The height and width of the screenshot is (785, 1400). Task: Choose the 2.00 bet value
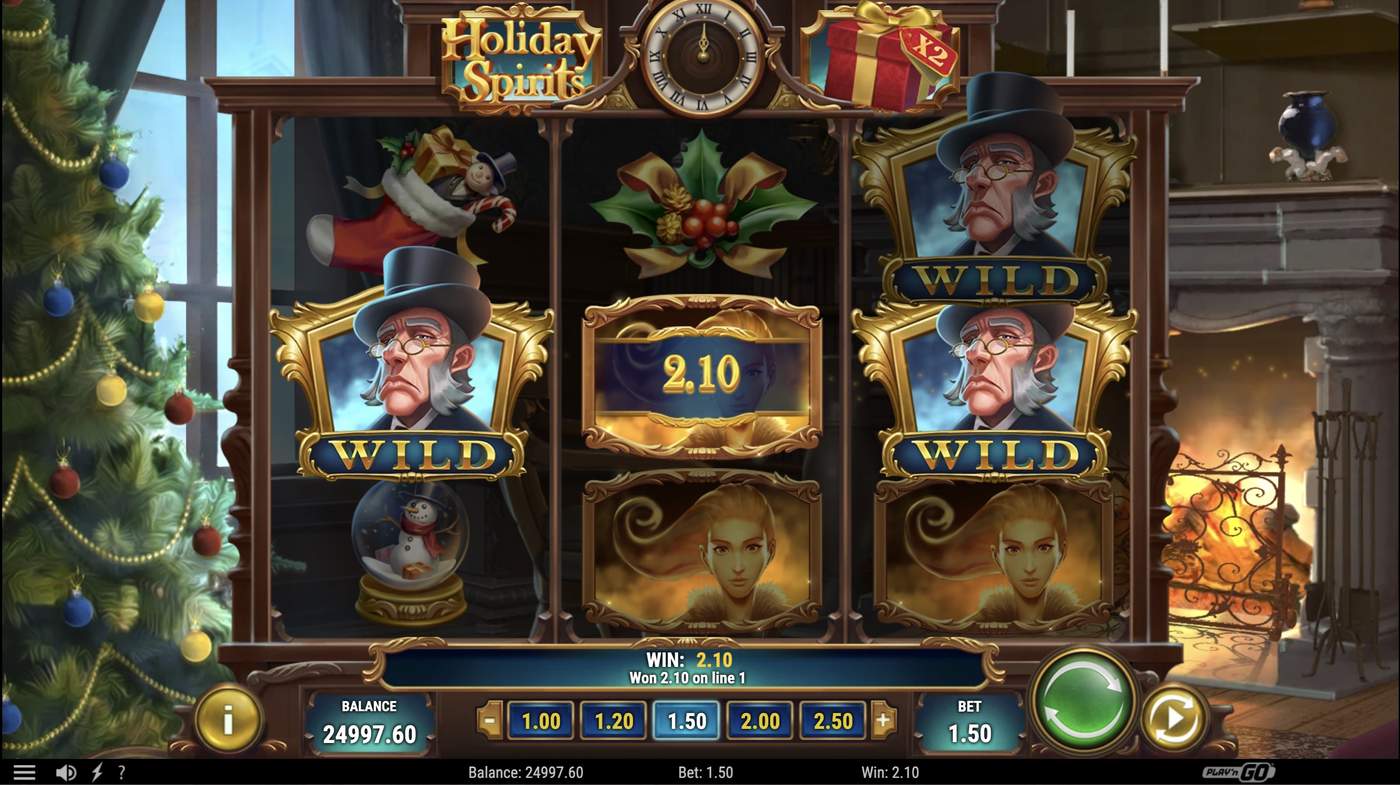(759, 720)
